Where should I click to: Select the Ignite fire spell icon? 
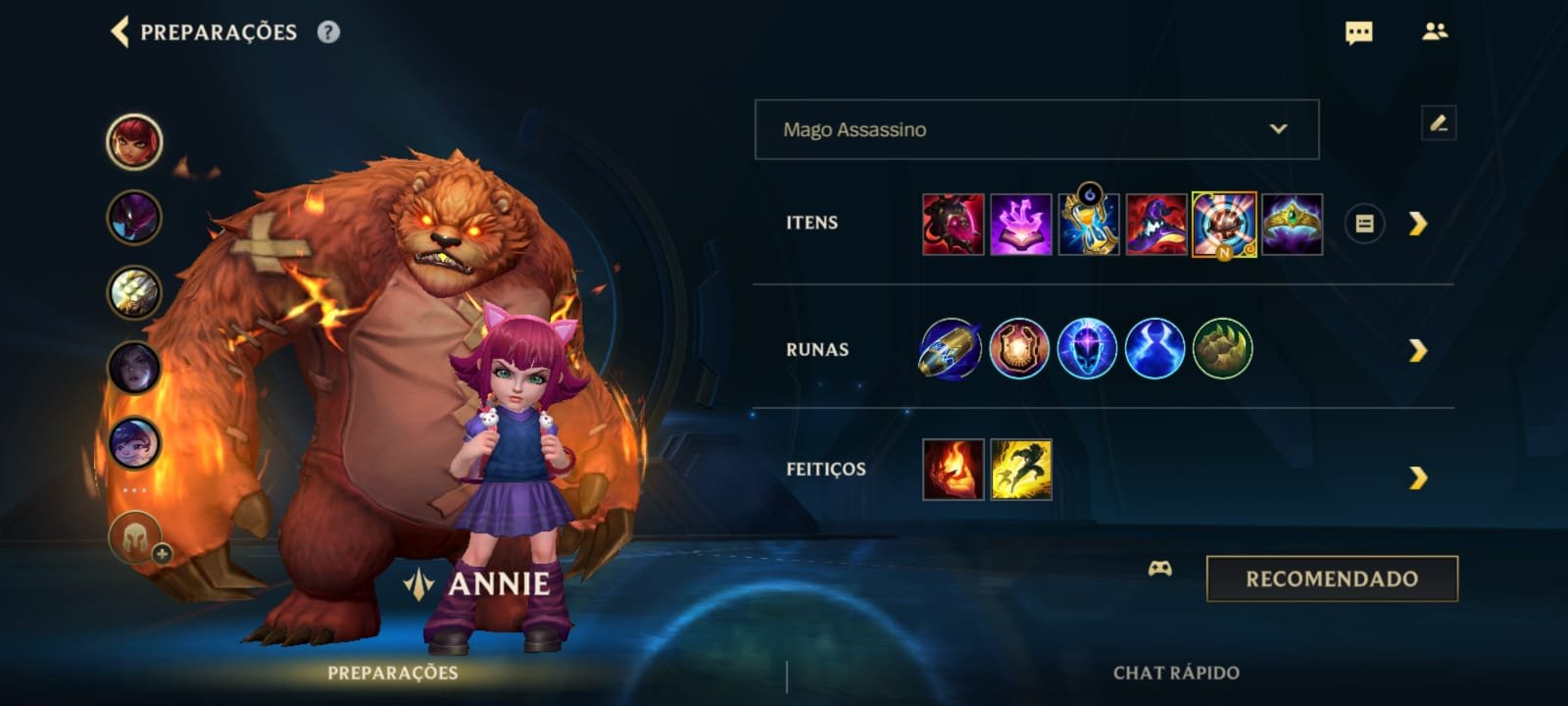click(953, 470)
